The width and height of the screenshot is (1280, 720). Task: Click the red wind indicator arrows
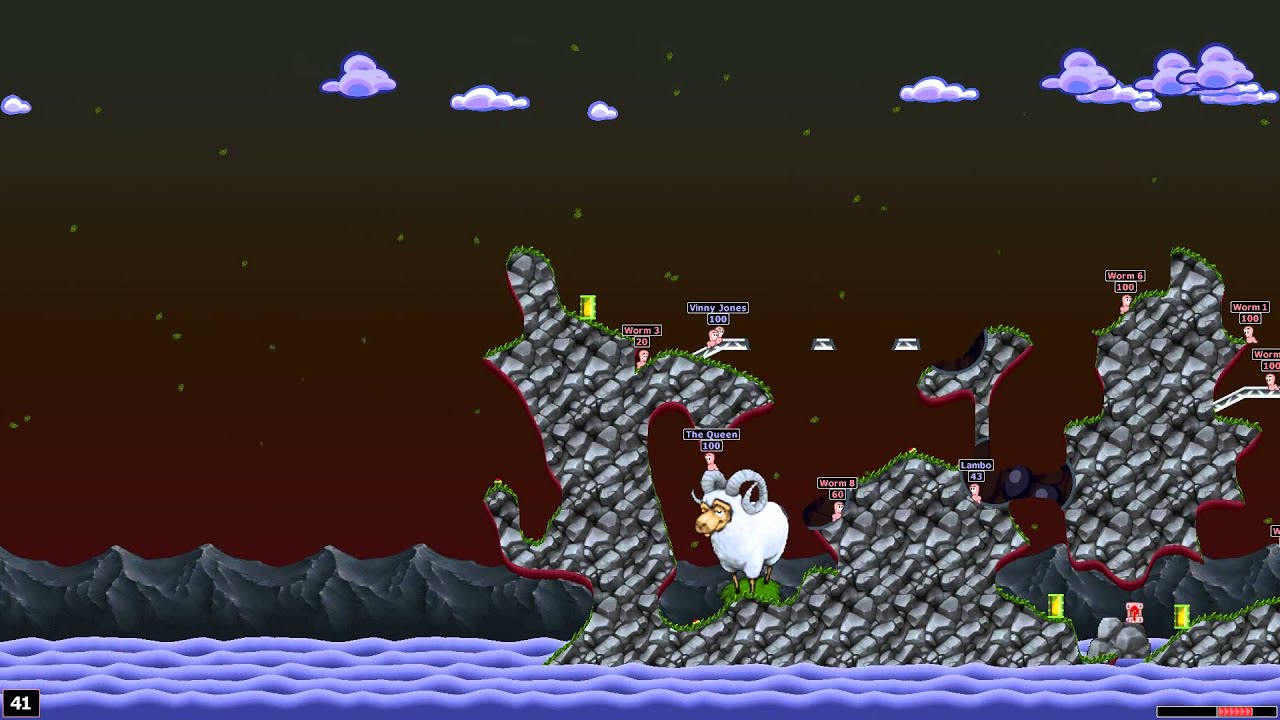point(1235,711)
